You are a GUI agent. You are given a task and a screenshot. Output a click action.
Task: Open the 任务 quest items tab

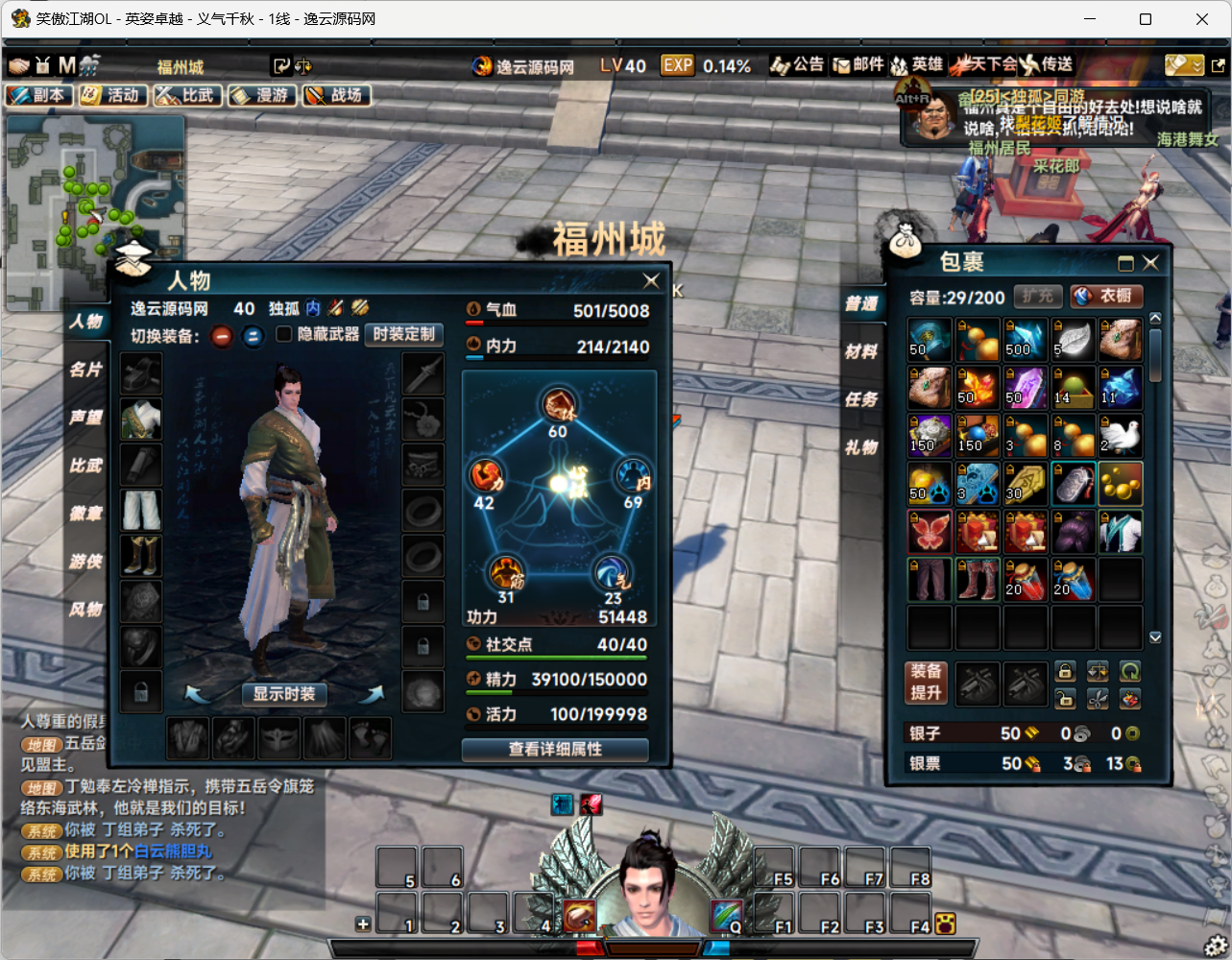point(861,399)
